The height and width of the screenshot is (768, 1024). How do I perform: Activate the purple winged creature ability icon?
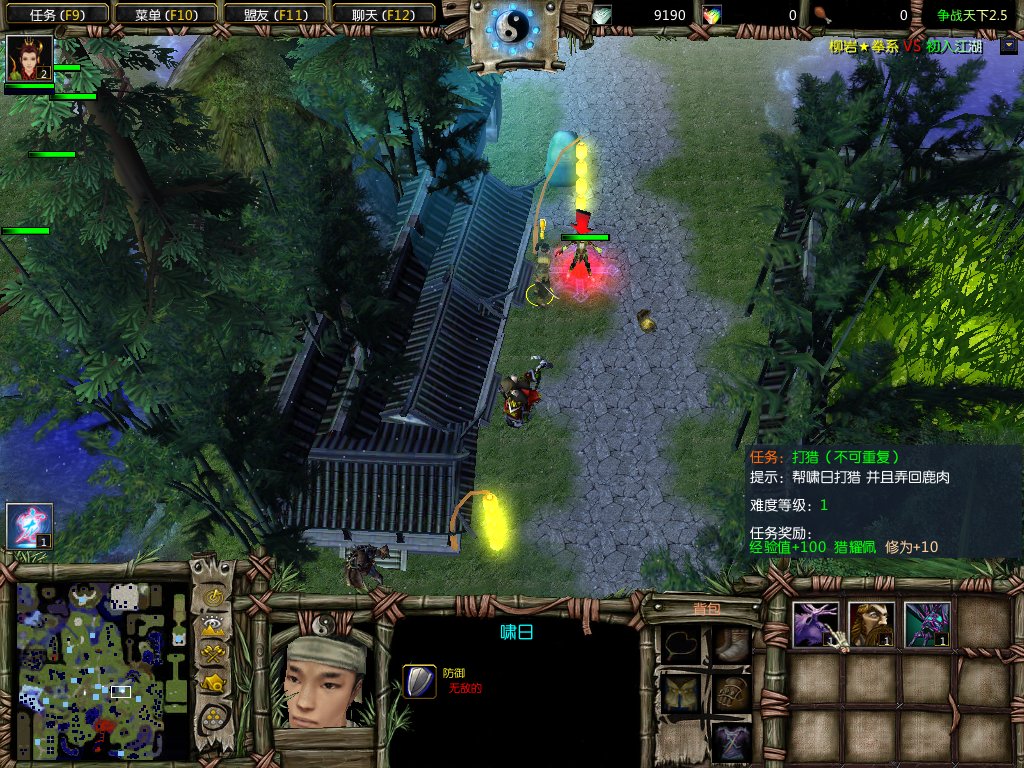[926, 624]
